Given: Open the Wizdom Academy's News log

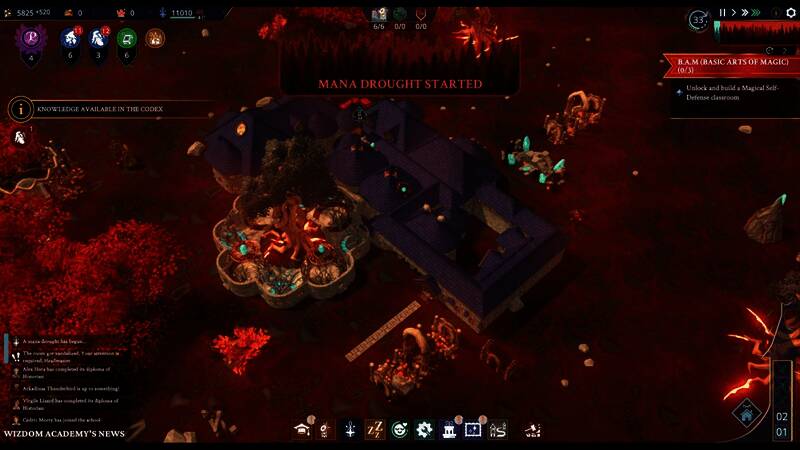Looking at the screenshot, I should click(63, 434).
